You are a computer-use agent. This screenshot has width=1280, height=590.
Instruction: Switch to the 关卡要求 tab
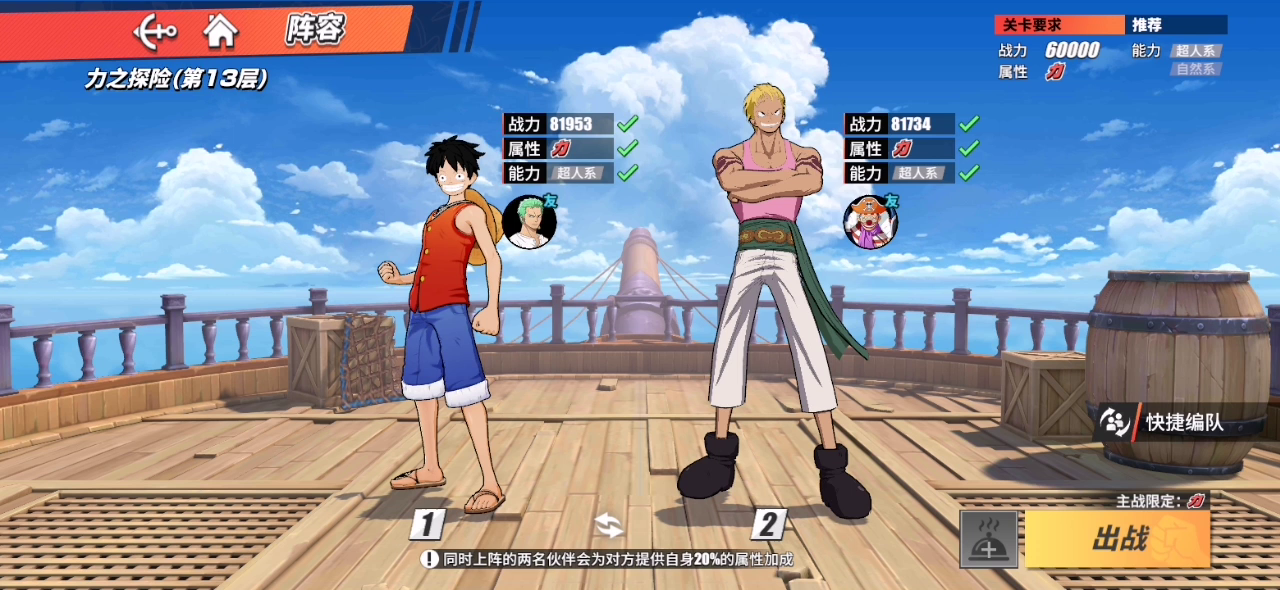coord(1059,25)
